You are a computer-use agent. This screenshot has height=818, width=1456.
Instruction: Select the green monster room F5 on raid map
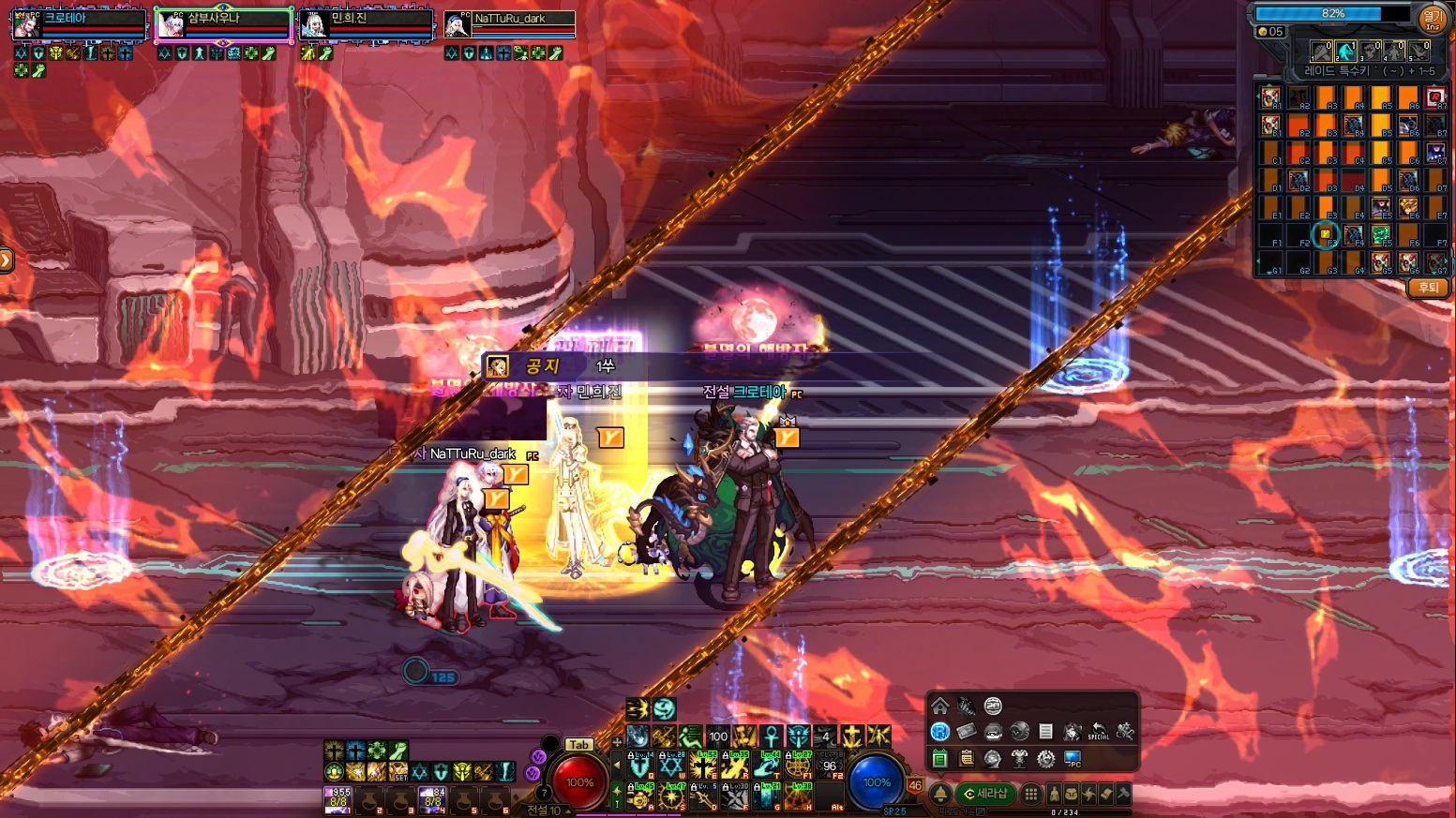click(x=1380, y=234)
